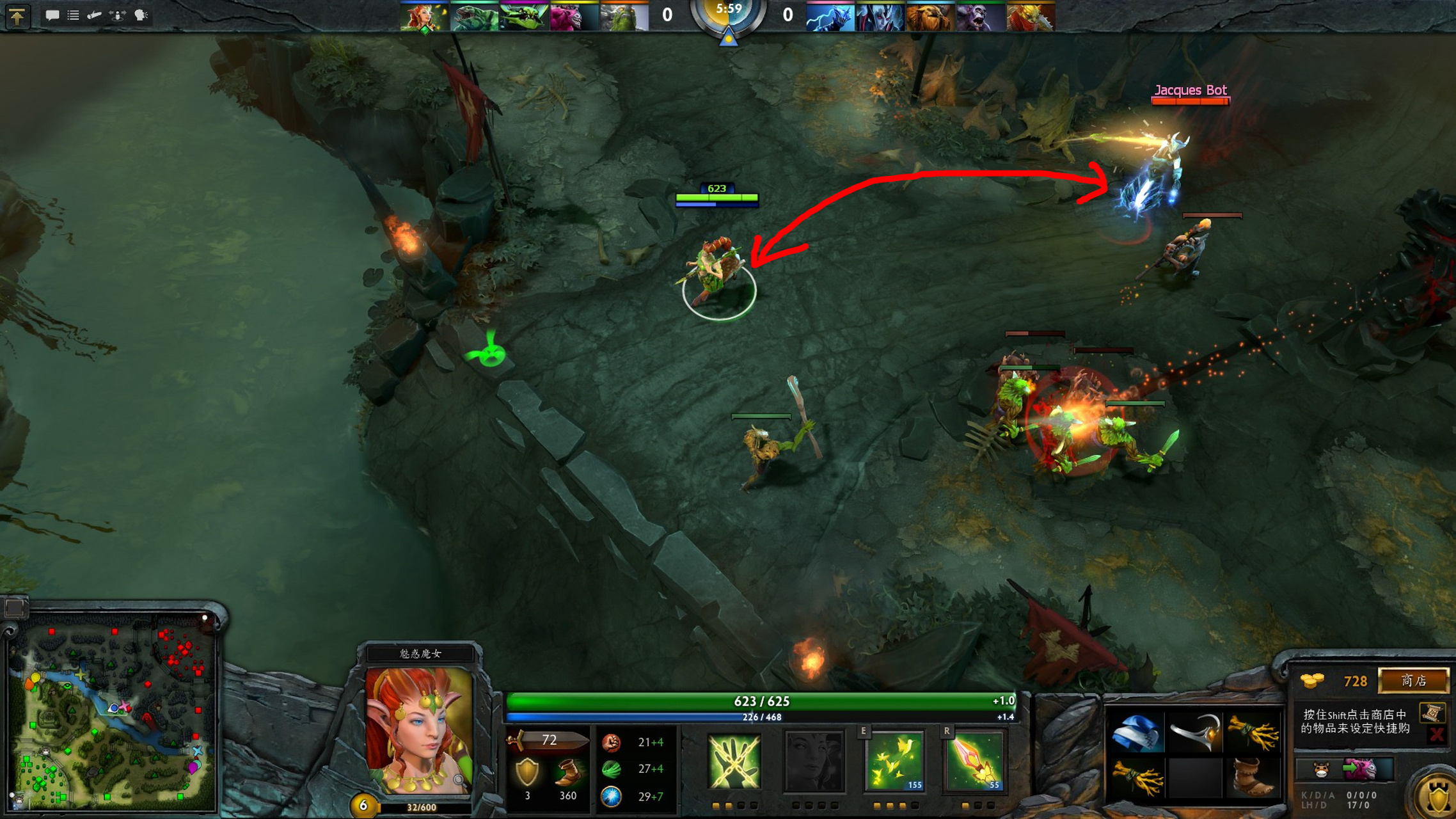This screenshot has height=819, width=1456.
Task: Open the combat log list icon
Action: tap(72, 15)
